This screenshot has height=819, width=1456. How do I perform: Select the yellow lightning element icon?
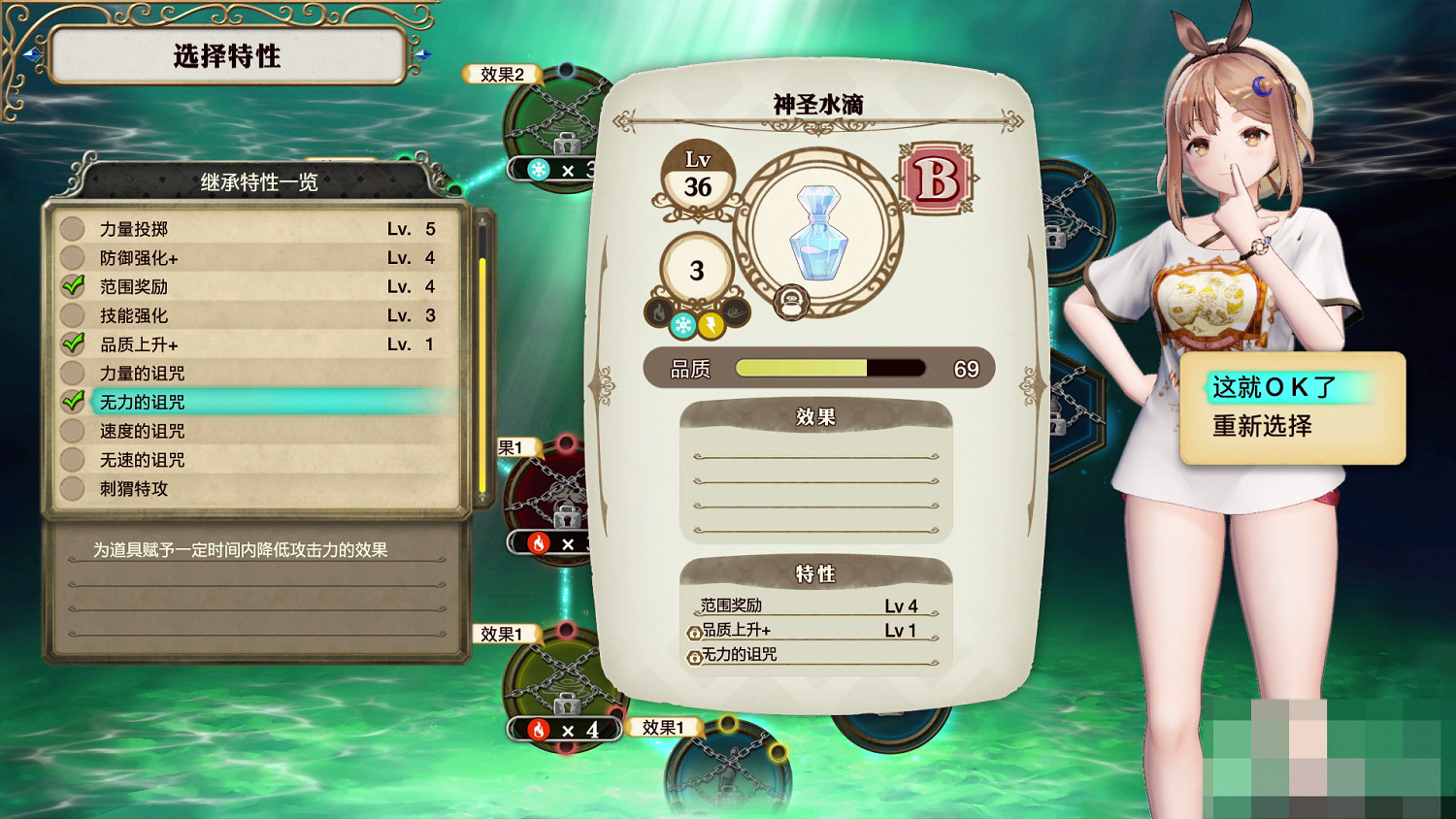click(711, 324)
